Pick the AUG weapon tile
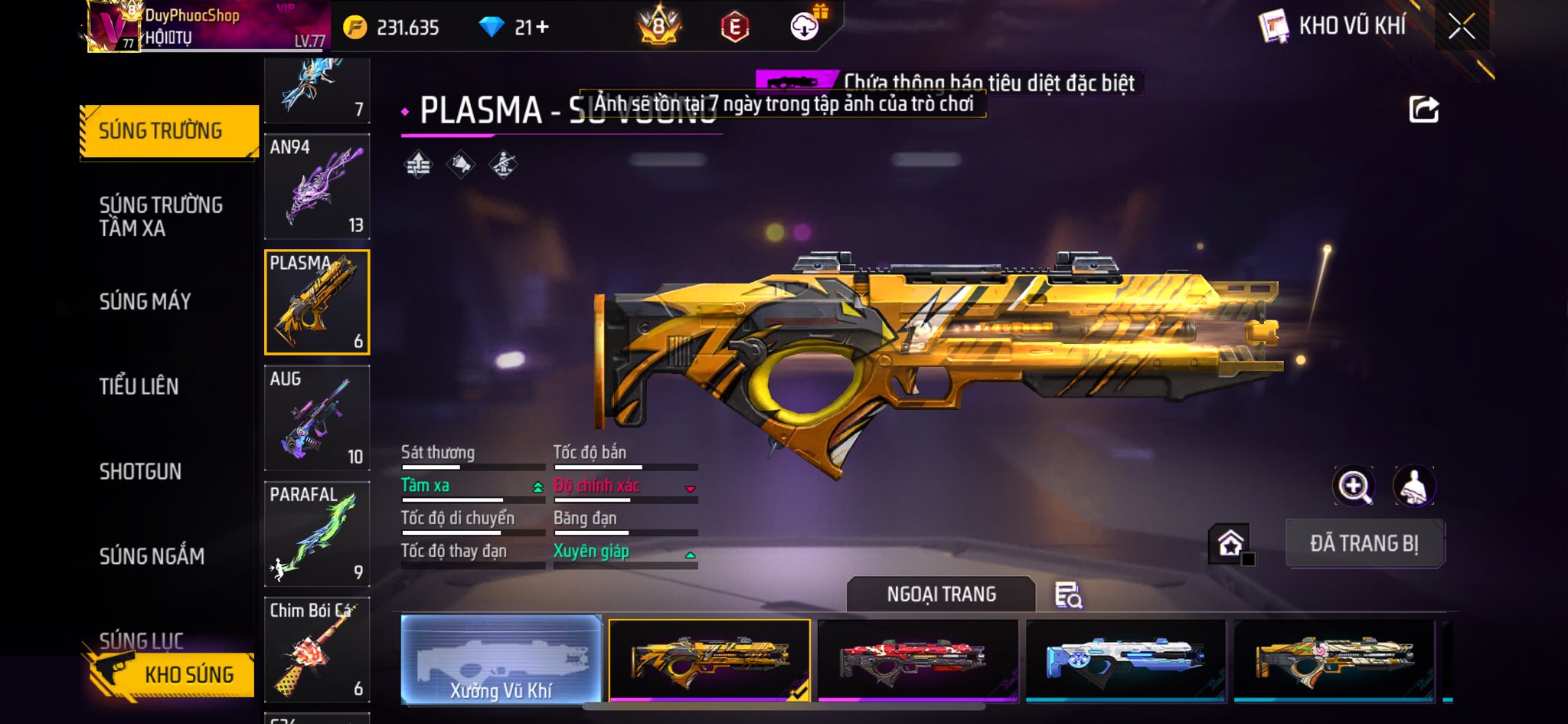The image size is (1568, 724). coord(317,418)
